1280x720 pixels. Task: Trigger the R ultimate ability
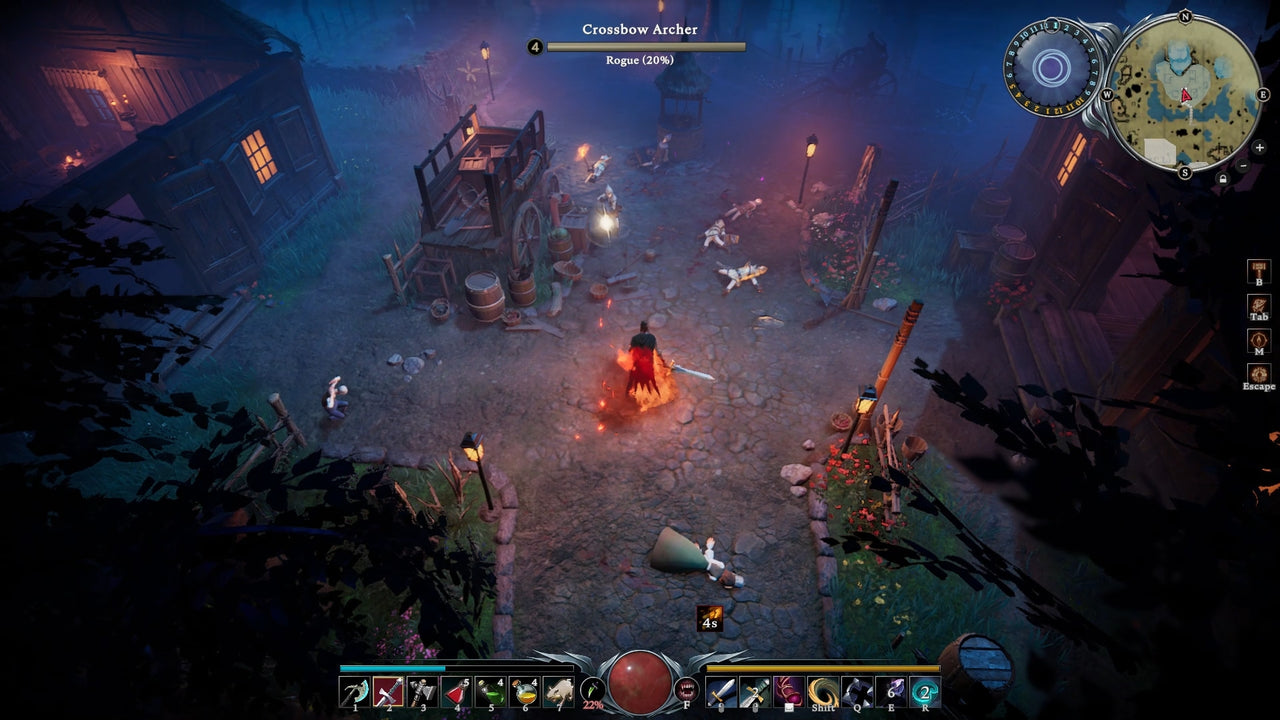click(x=925, y=690)
